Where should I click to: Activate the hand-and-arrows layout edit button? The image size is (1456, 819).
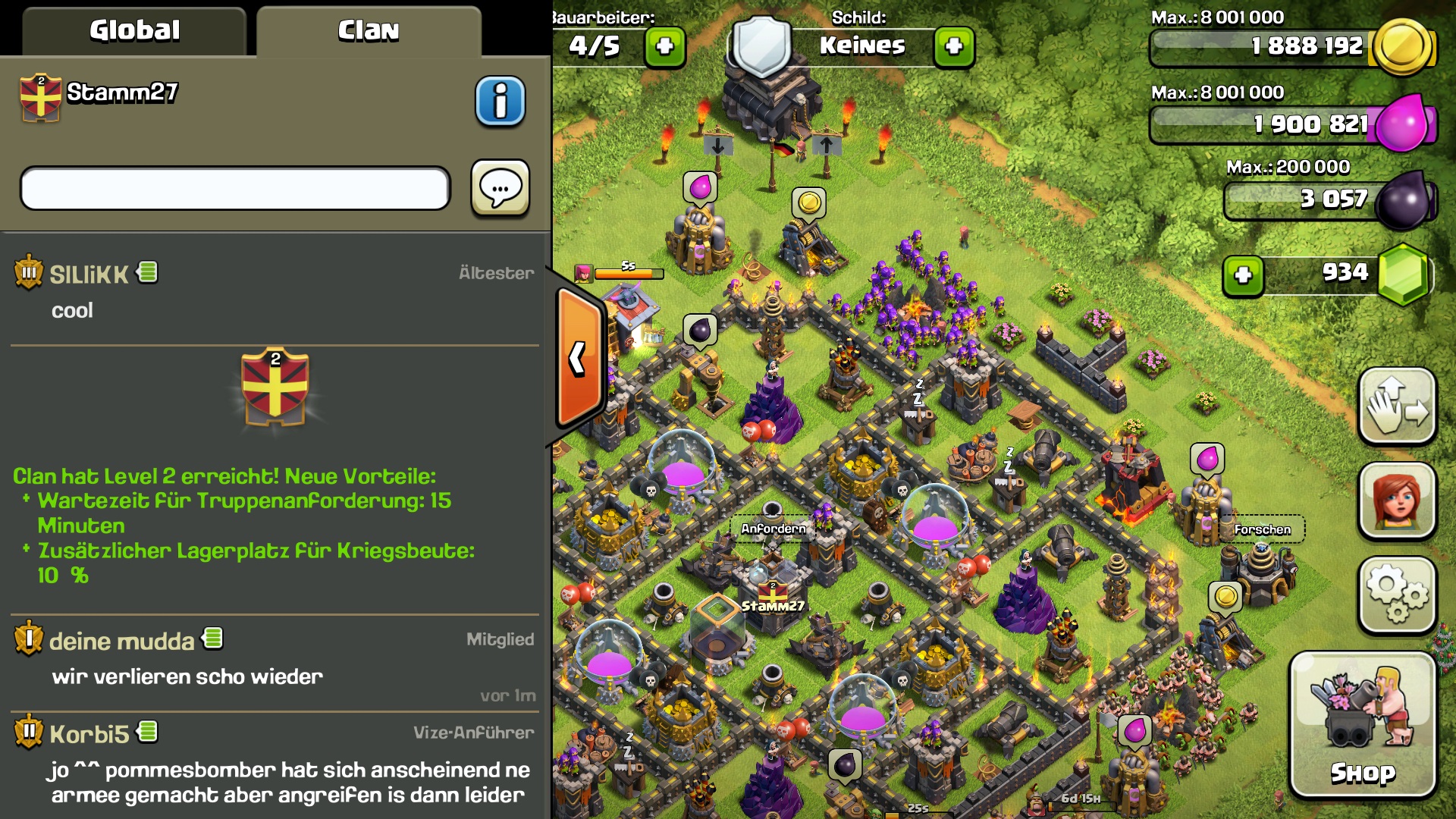(x=1397, y=406)
